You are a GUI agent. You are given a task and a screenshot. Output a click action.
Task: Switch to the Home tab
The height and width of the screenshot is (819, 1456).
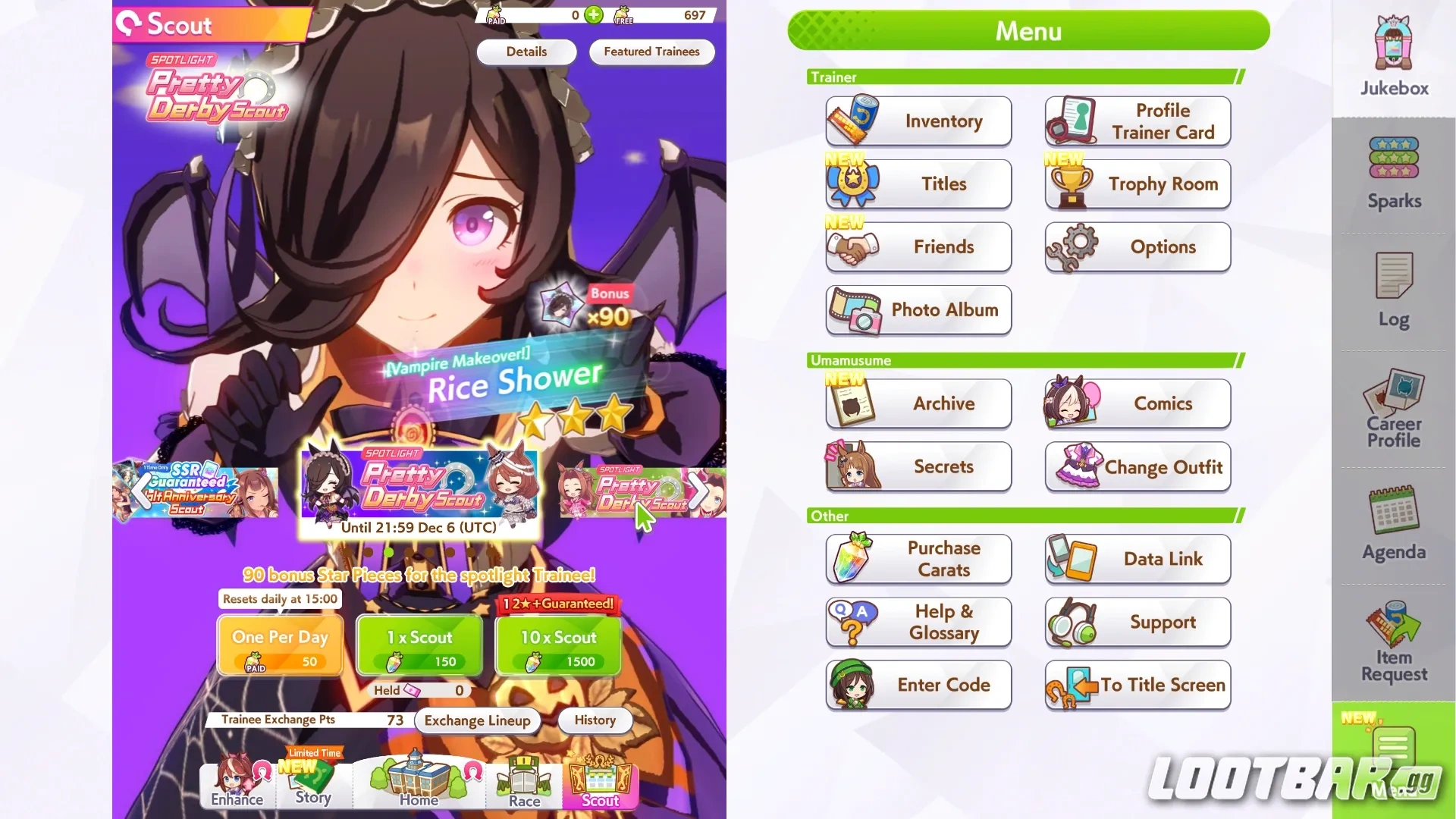coord(417,785)
